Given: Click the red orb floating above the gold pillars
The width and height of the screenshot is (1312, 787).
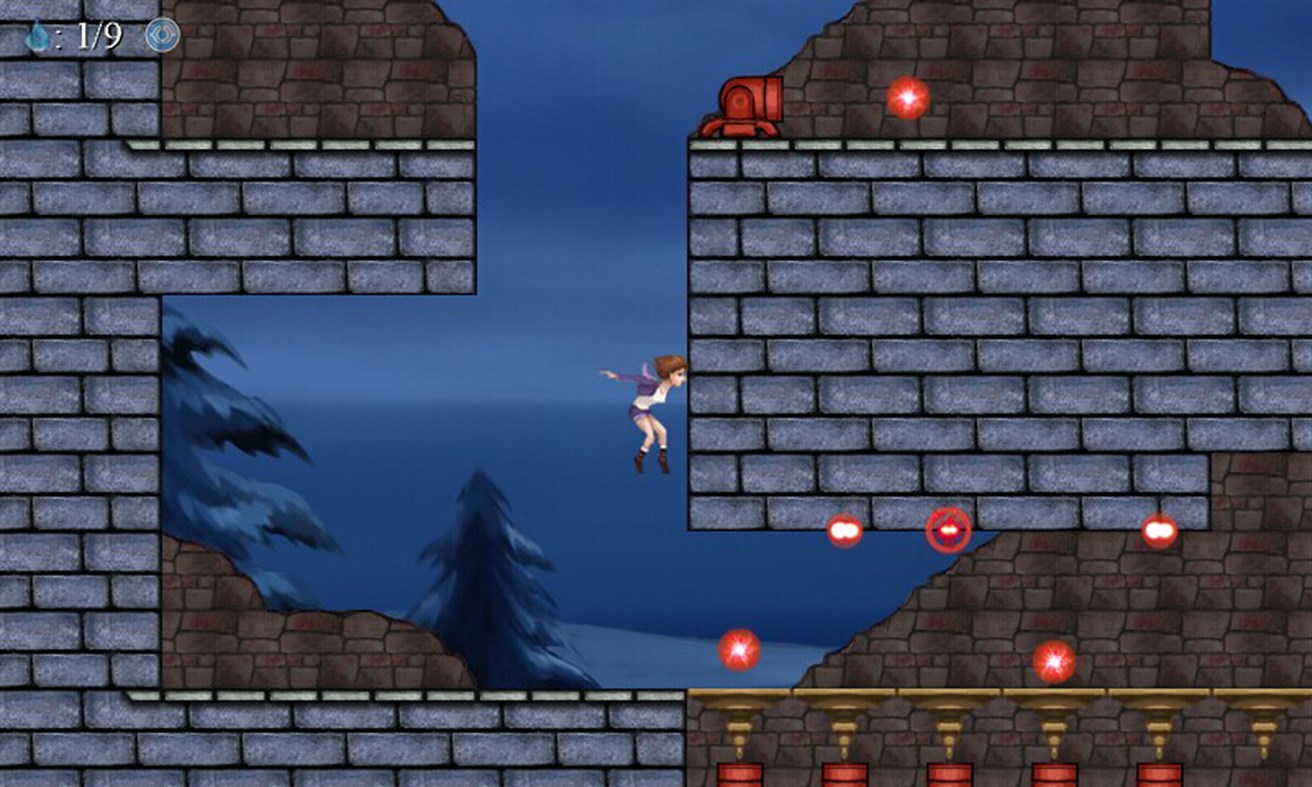Looking at the screenshot, I should click(1053, 662).
